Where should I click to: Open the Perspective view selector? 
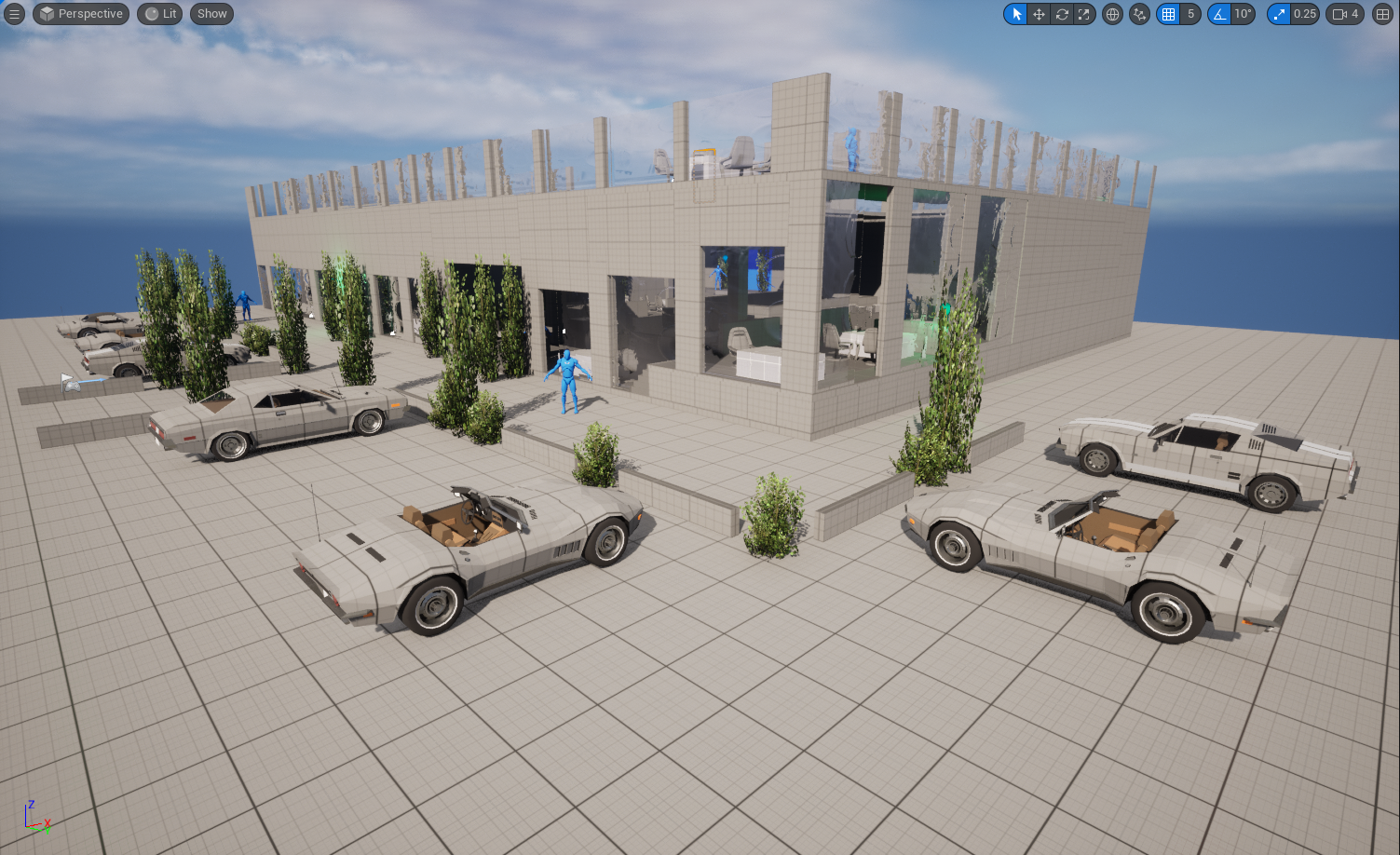(x=80, y=14)
